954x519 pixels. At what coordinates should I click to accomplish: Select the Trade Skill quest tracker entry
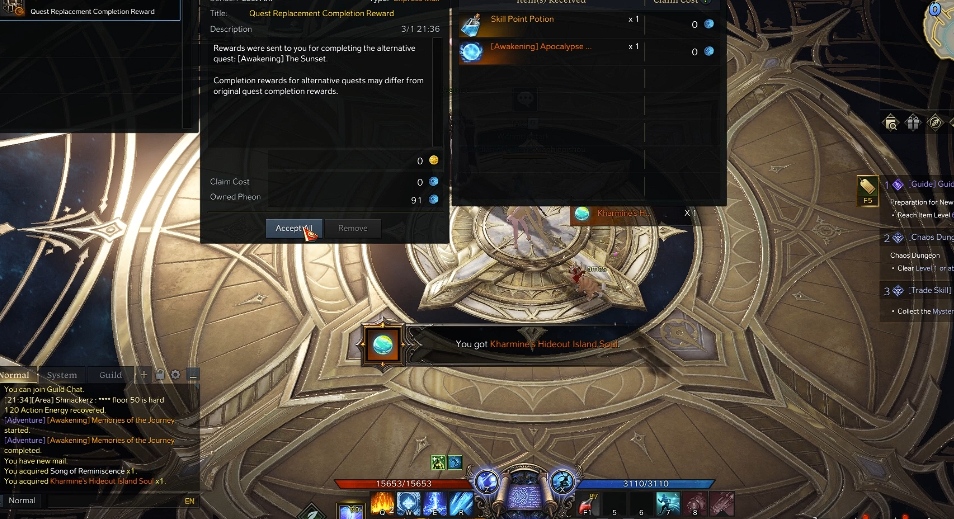coord(930,291)
